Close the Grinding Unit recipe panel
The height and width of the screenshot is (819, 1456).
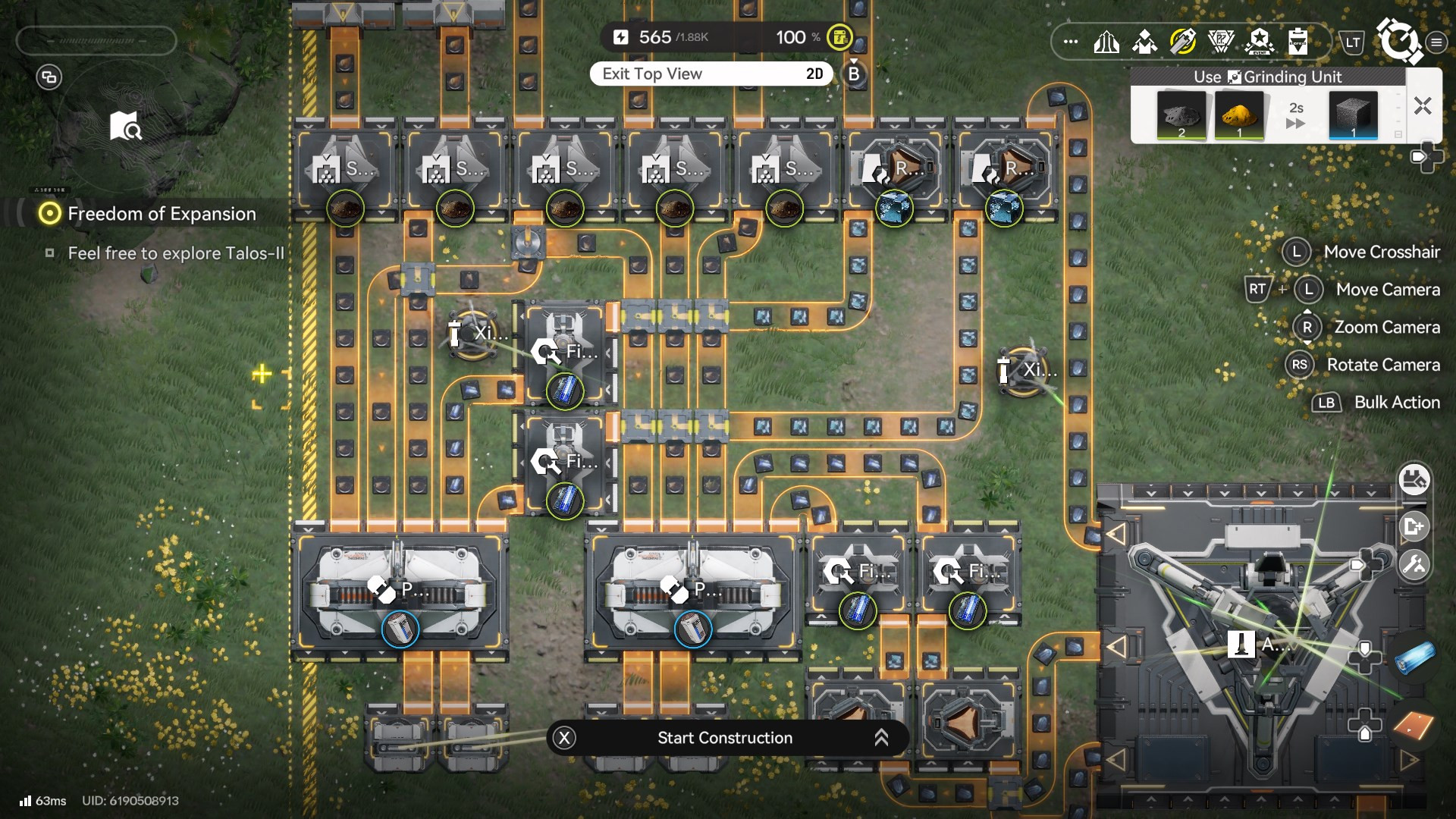click(1423, 106)
